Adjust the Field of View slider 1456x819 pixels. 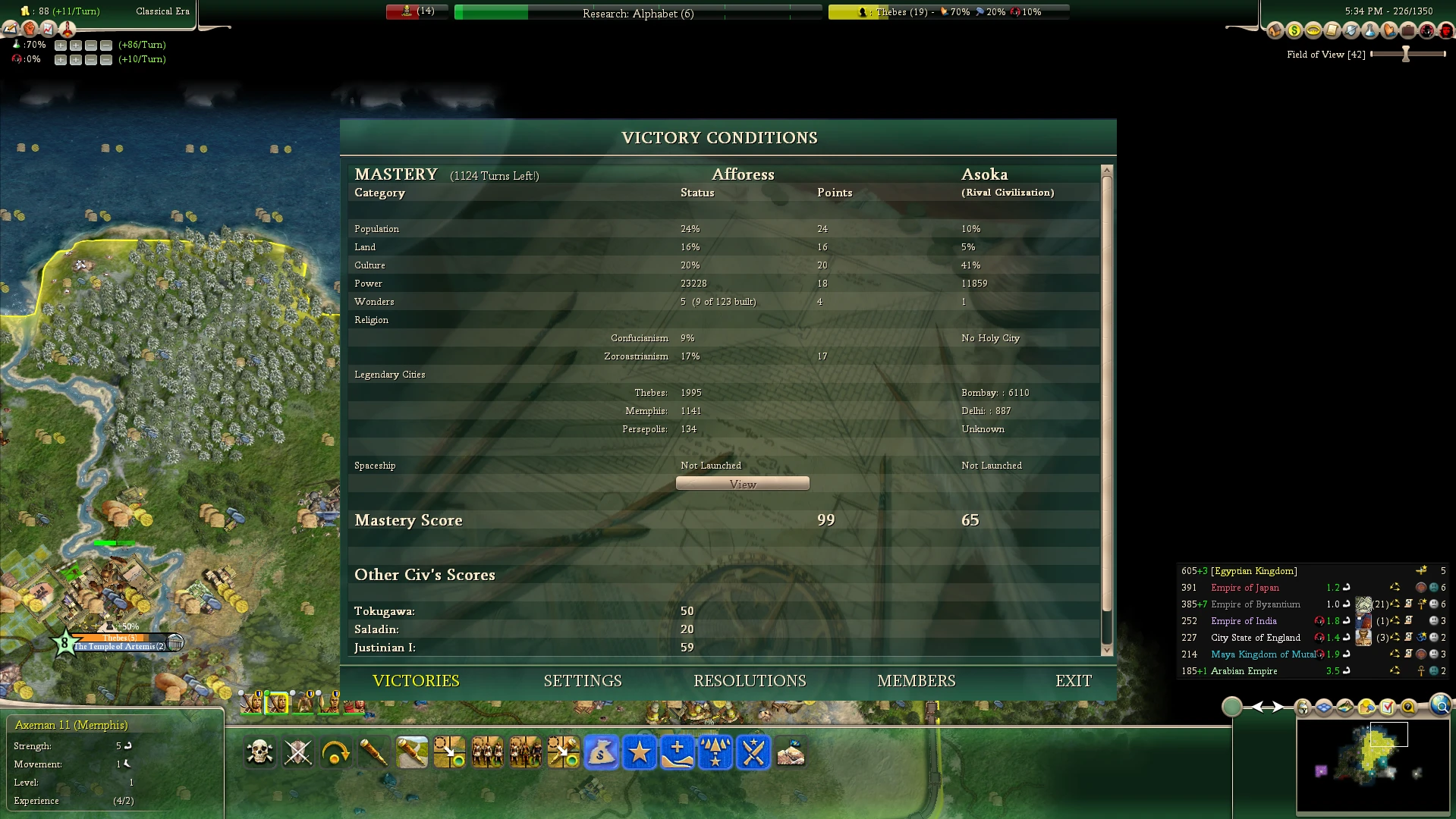point(1406,54)
